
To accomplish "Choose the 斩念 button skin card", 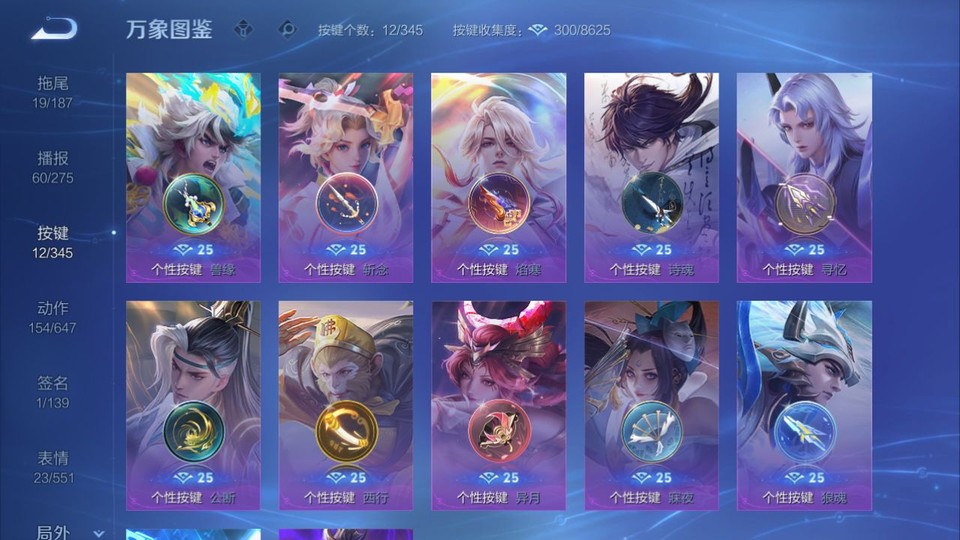I will tap(346, 178).
